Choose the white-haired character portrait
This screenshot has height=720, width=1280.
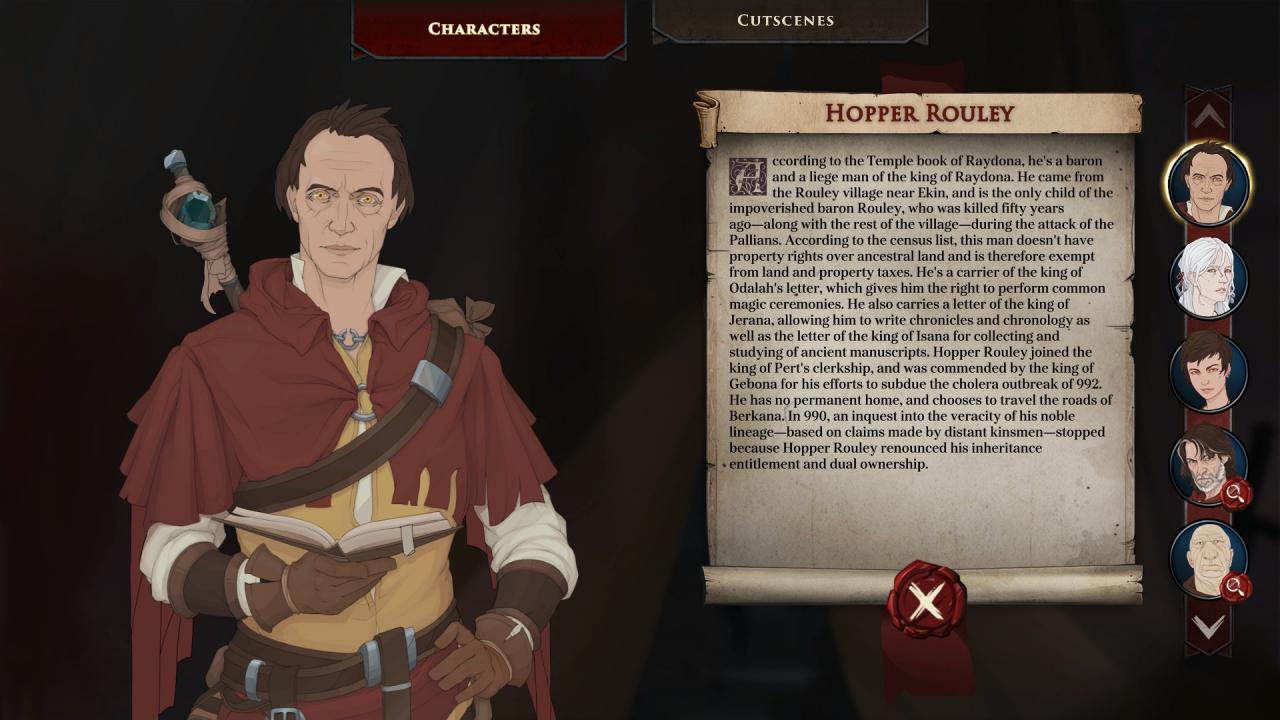coord(1208,278)
